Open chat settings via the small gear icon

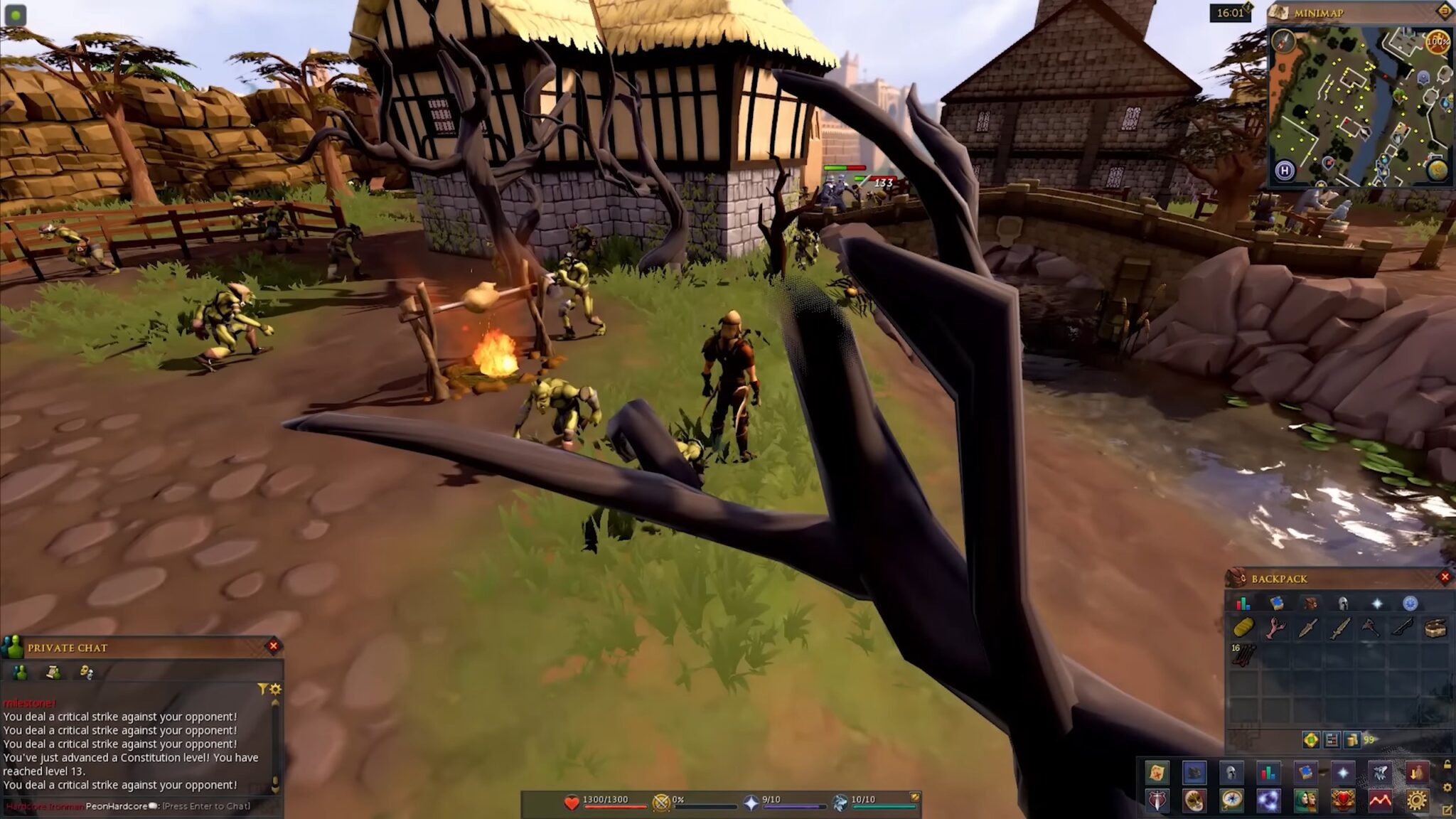coord(276,690)
